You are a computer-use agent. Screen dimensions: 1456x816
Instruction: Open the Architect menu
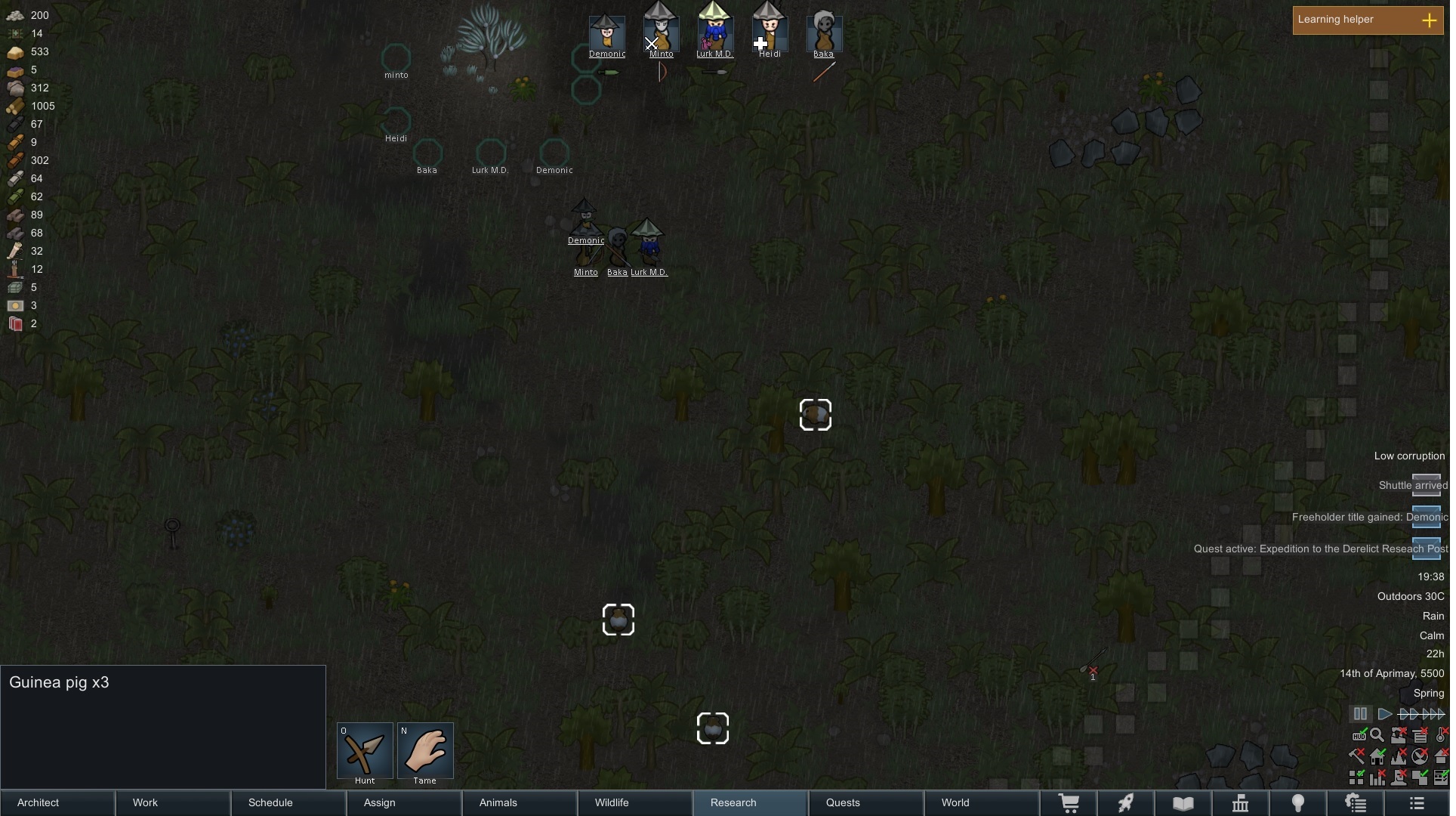click(57, 802)
